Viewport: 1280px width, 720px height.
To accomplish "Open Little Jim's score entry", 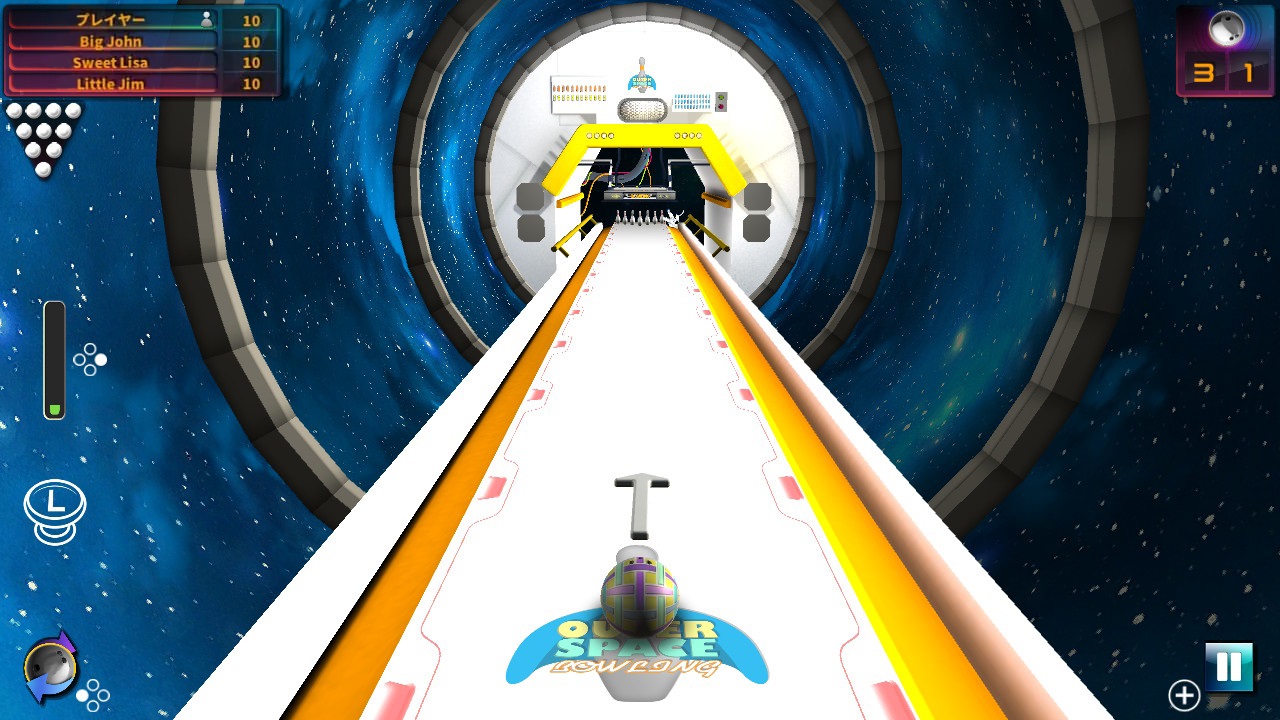I will pos(110,83).
